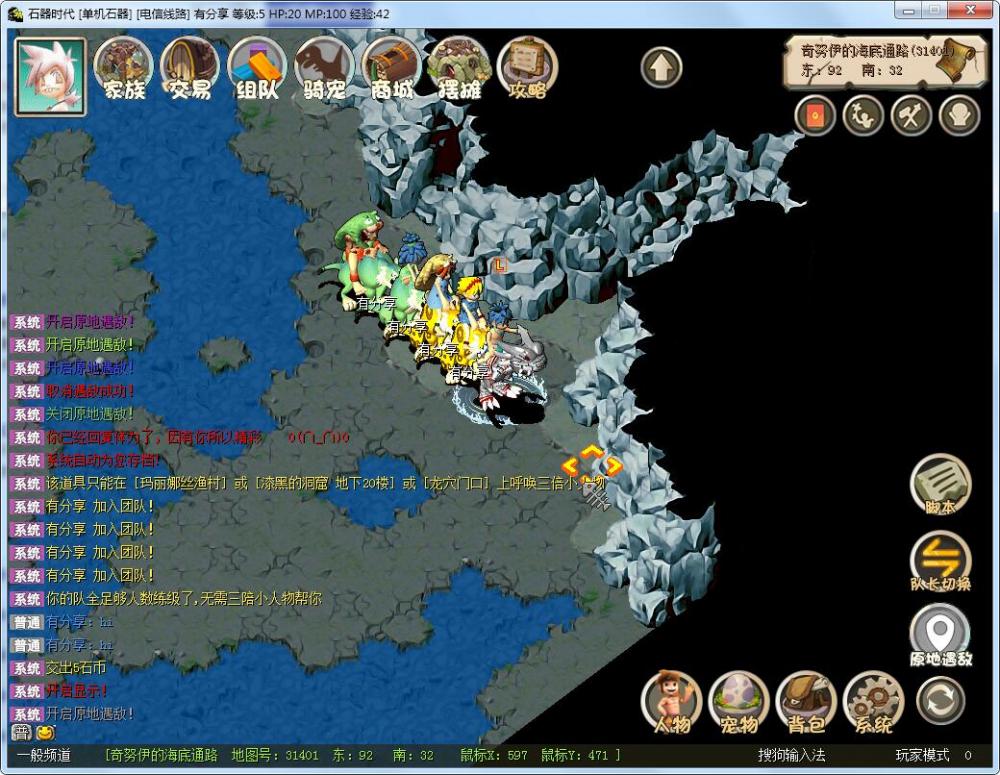Open the 骑宠 (Mount Pet) menu

[324, 68]
